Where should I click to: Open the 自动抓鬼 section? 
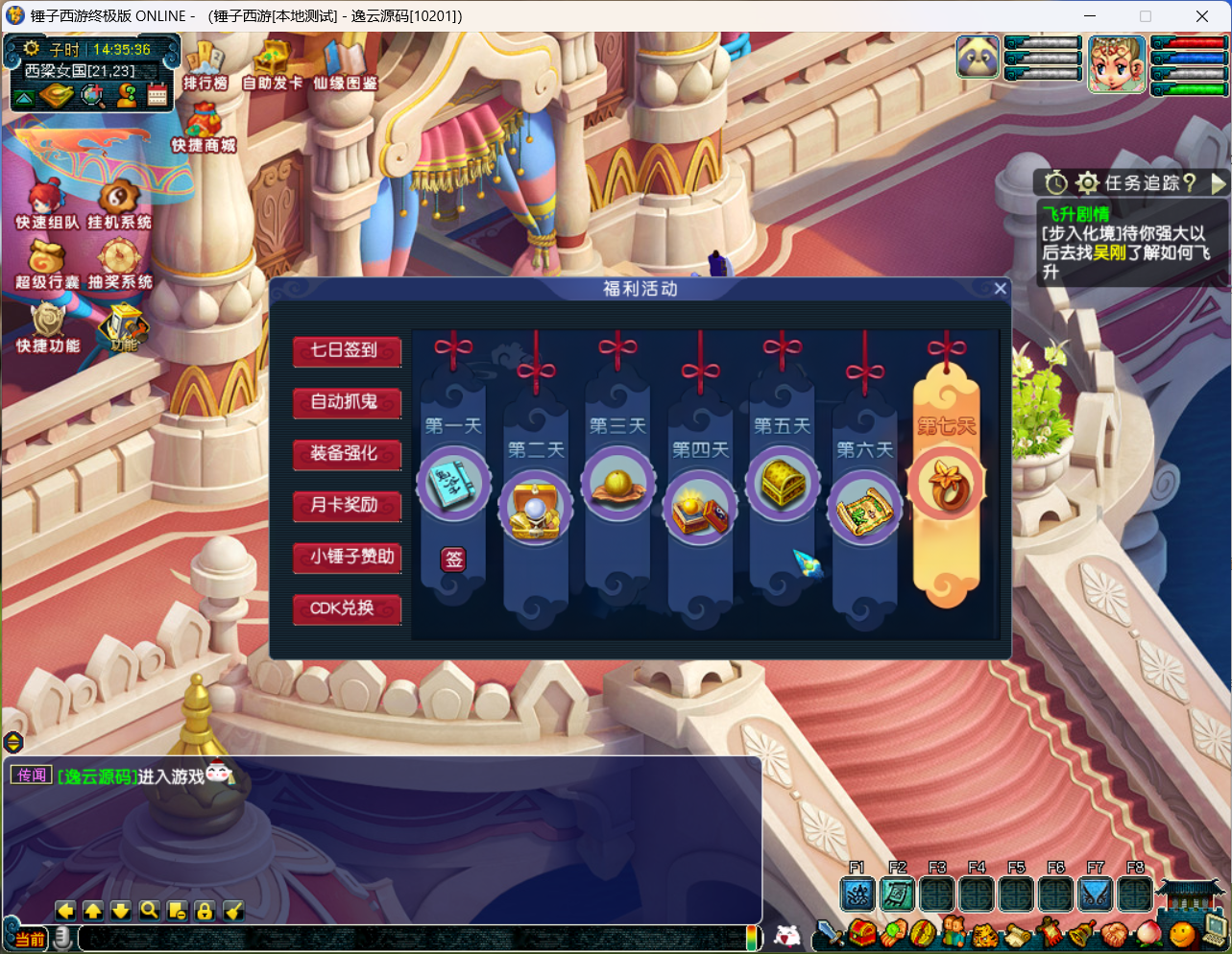pyautogui.click(x=347, y=403)
